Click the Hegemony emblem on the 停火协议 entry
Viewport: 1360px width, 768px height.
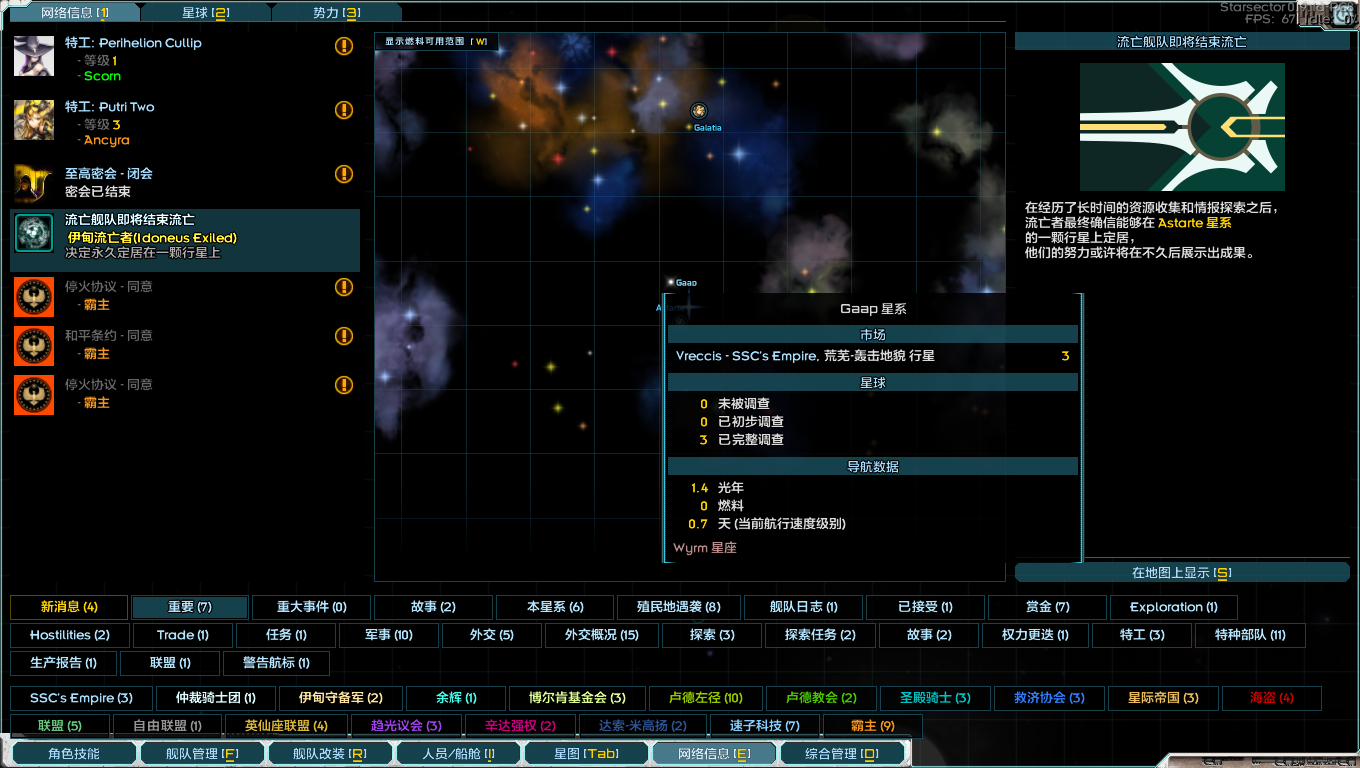pyautogui.click(x=33, y=296)
